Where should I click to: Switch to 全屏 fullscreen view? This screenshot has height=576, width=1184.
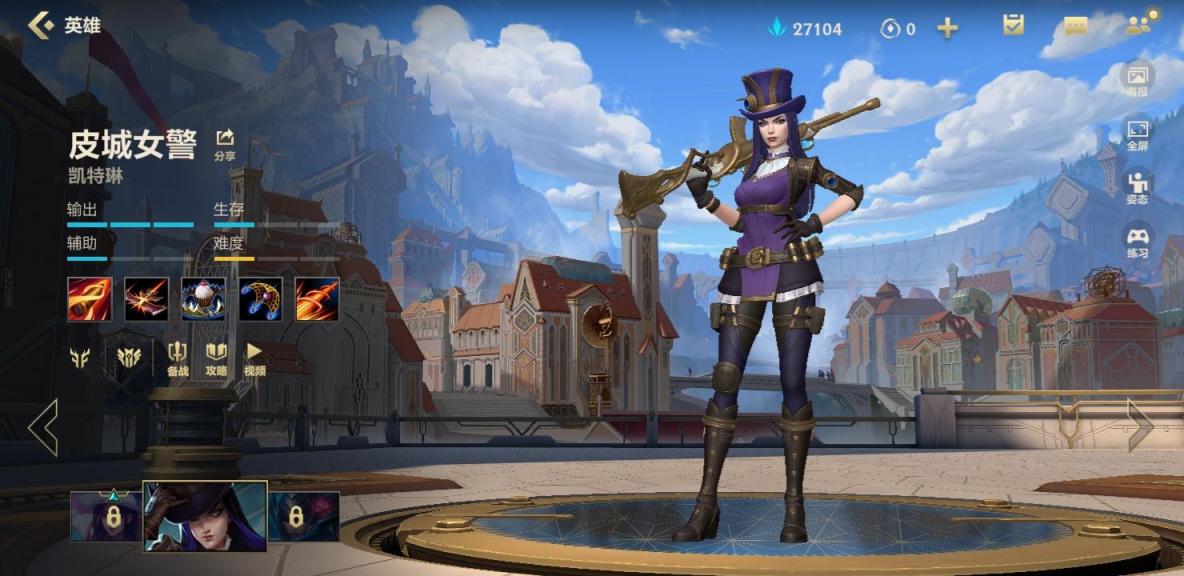pos(1137,134)
